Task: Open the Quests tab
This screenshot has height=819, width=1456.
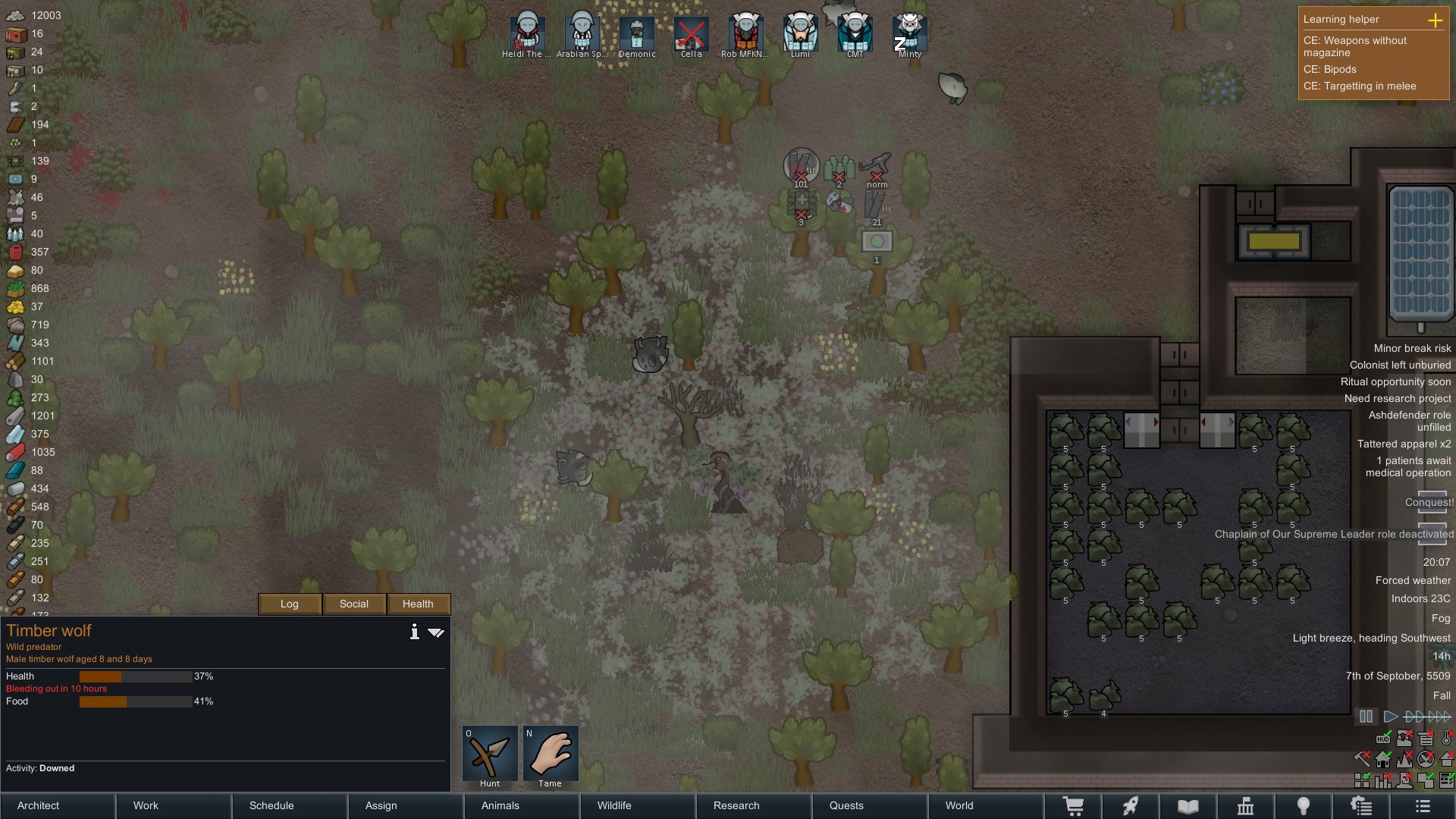Action: (x=869, y=805)
